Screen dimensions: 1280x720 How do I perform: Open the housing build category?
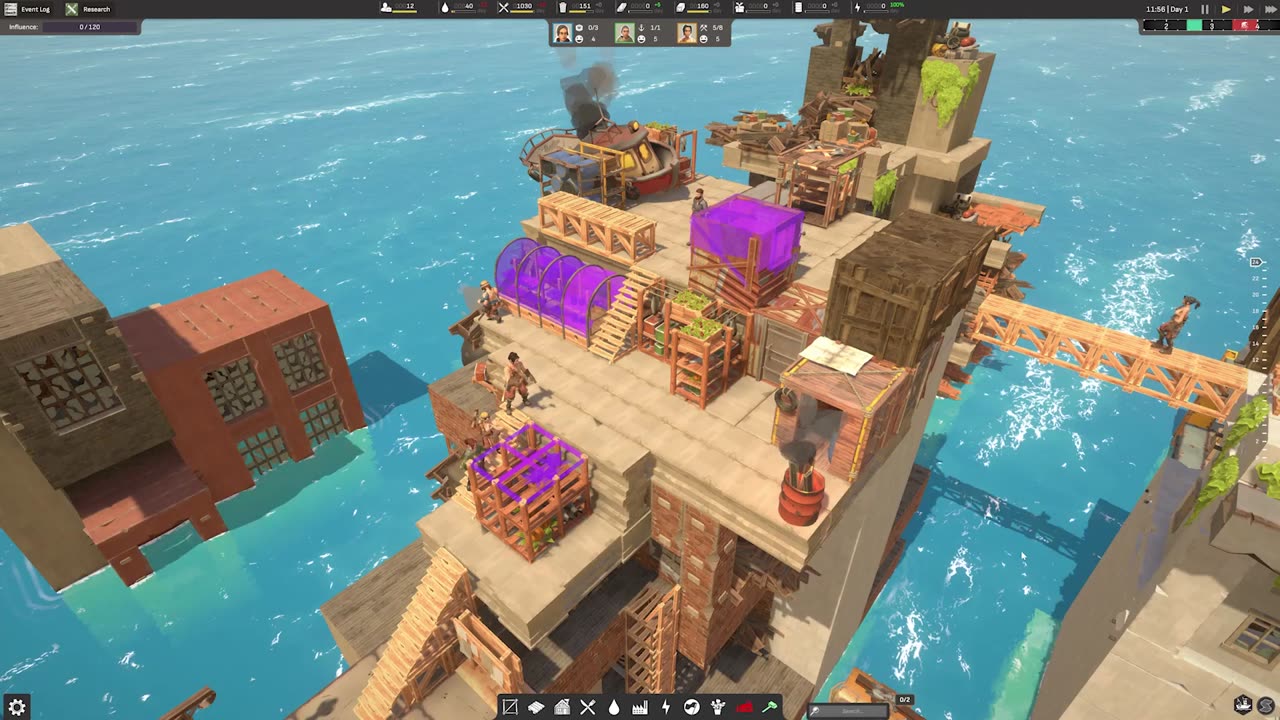tap(562, 707)
